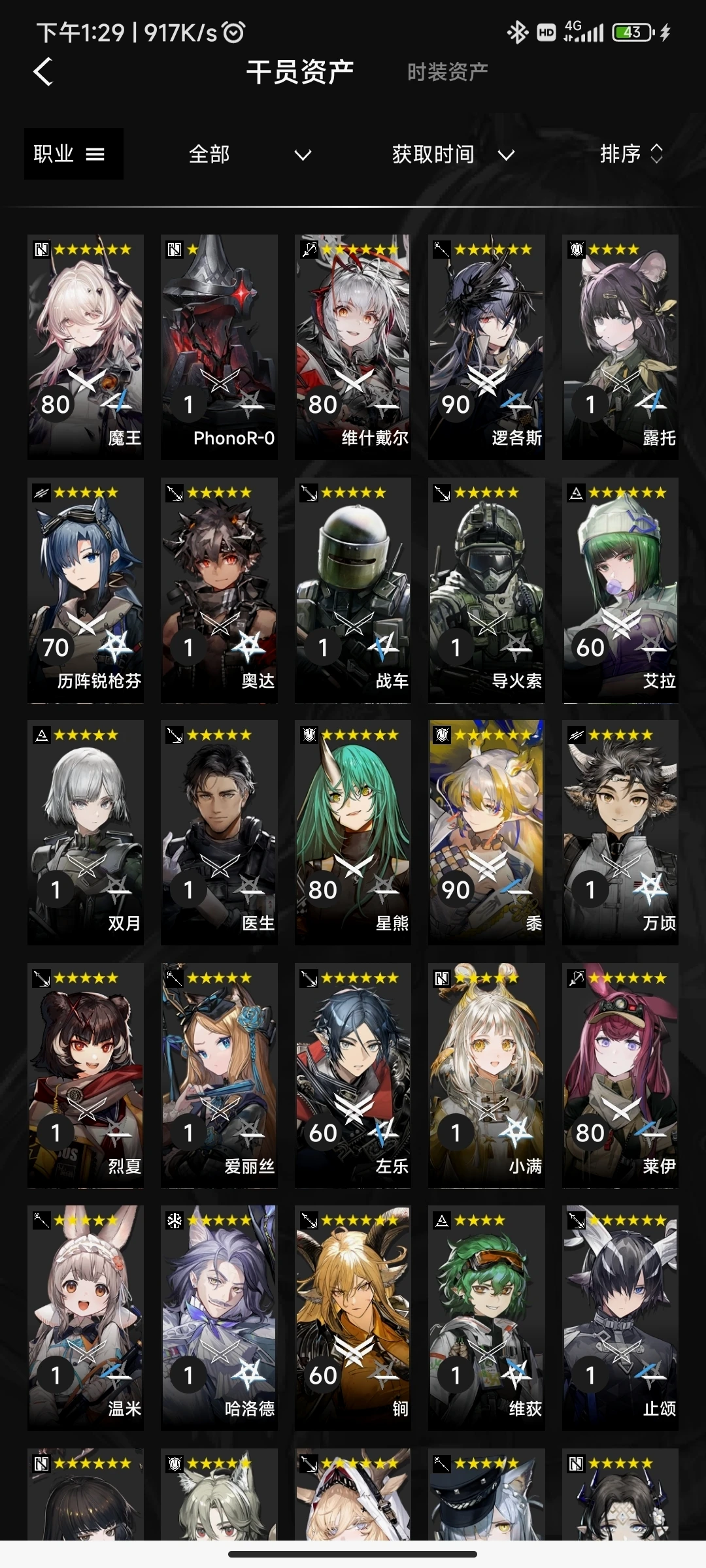This screenshot has height=1568, width=706.
Task: Open the 星熊 operator card
Action: coord(353,832)
